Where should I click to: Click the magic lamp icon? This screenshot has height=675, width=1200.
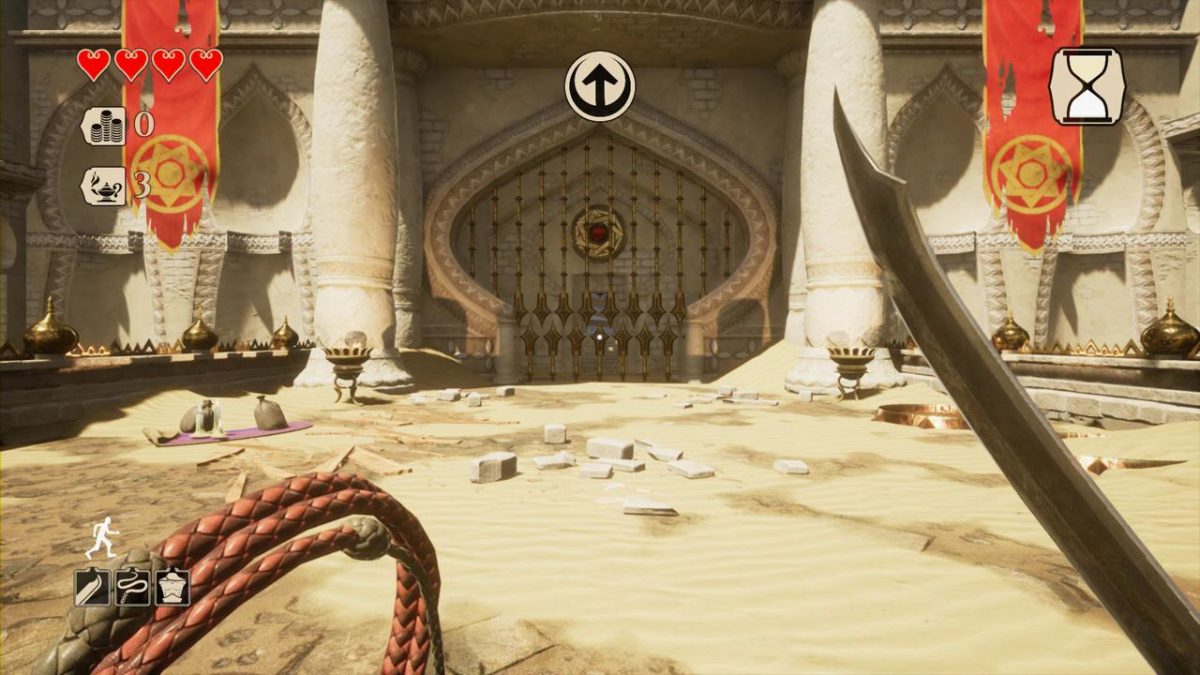pyautogui.click(x=104, y=186)
